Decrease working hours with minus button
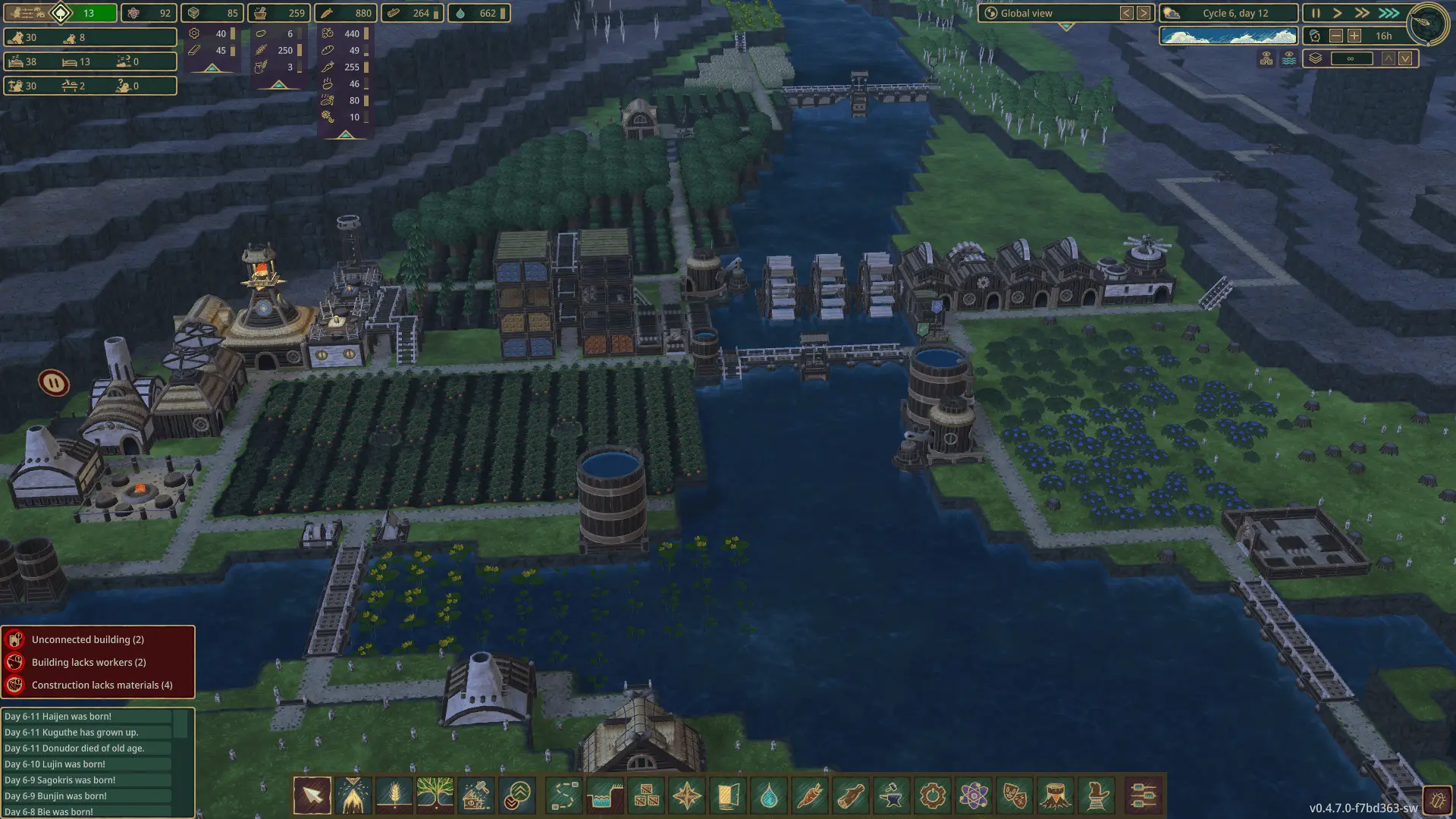 tap(1336, 36)
